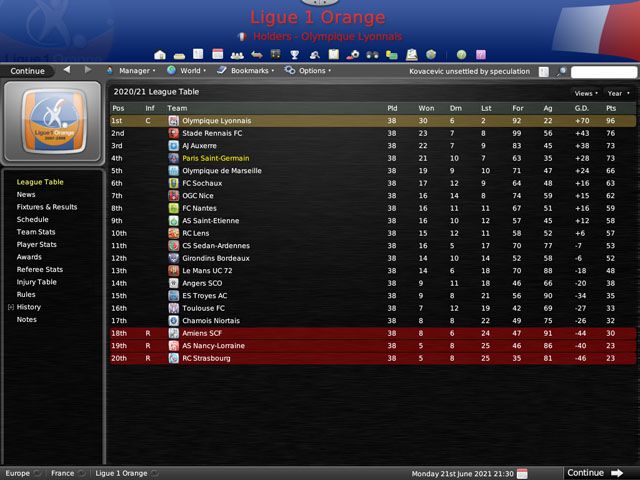Open the News section
This screenshot has width=640, height=480.
tap(26, 194)
